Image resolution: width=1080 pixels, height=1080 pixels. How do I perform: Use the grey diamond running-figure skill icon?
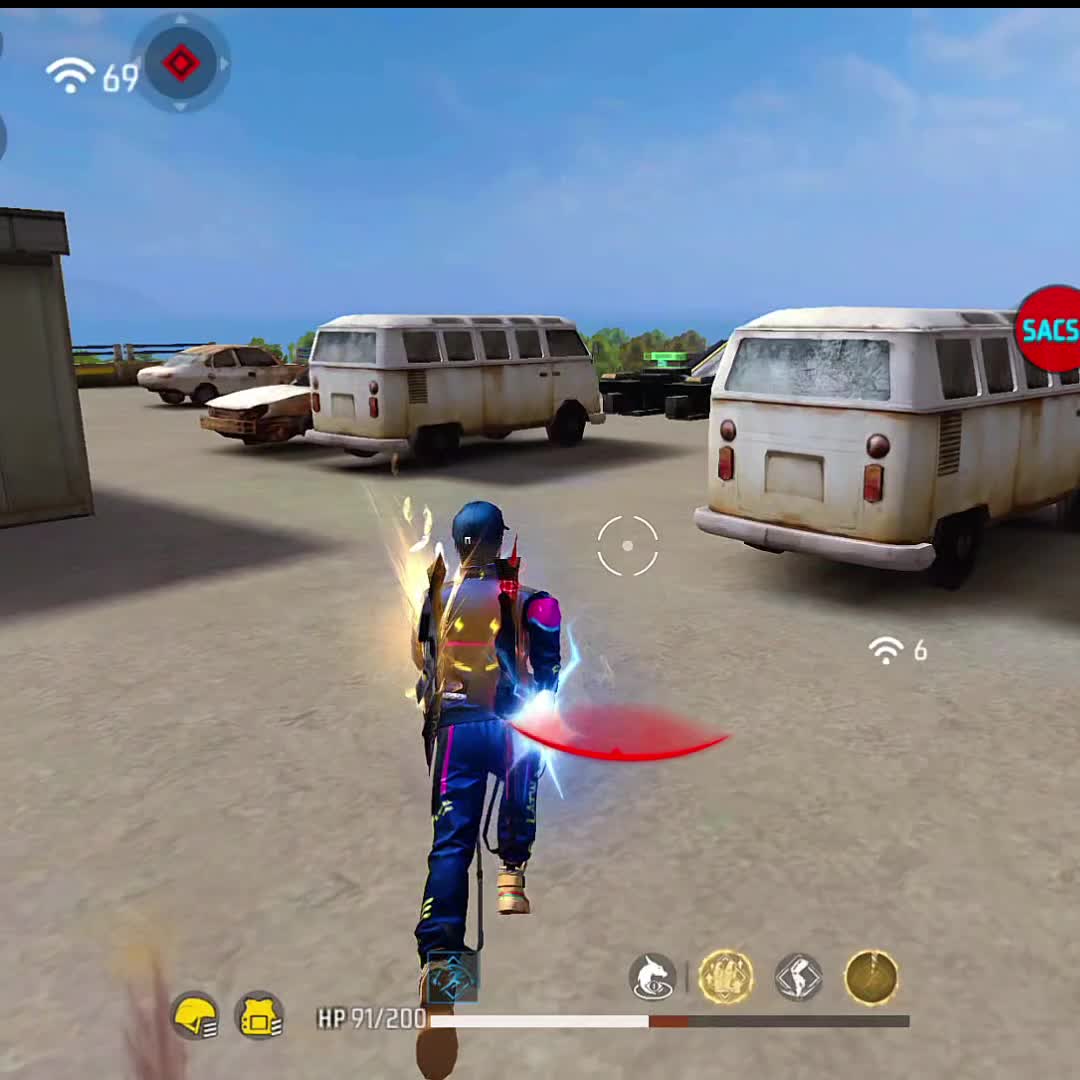798,977
